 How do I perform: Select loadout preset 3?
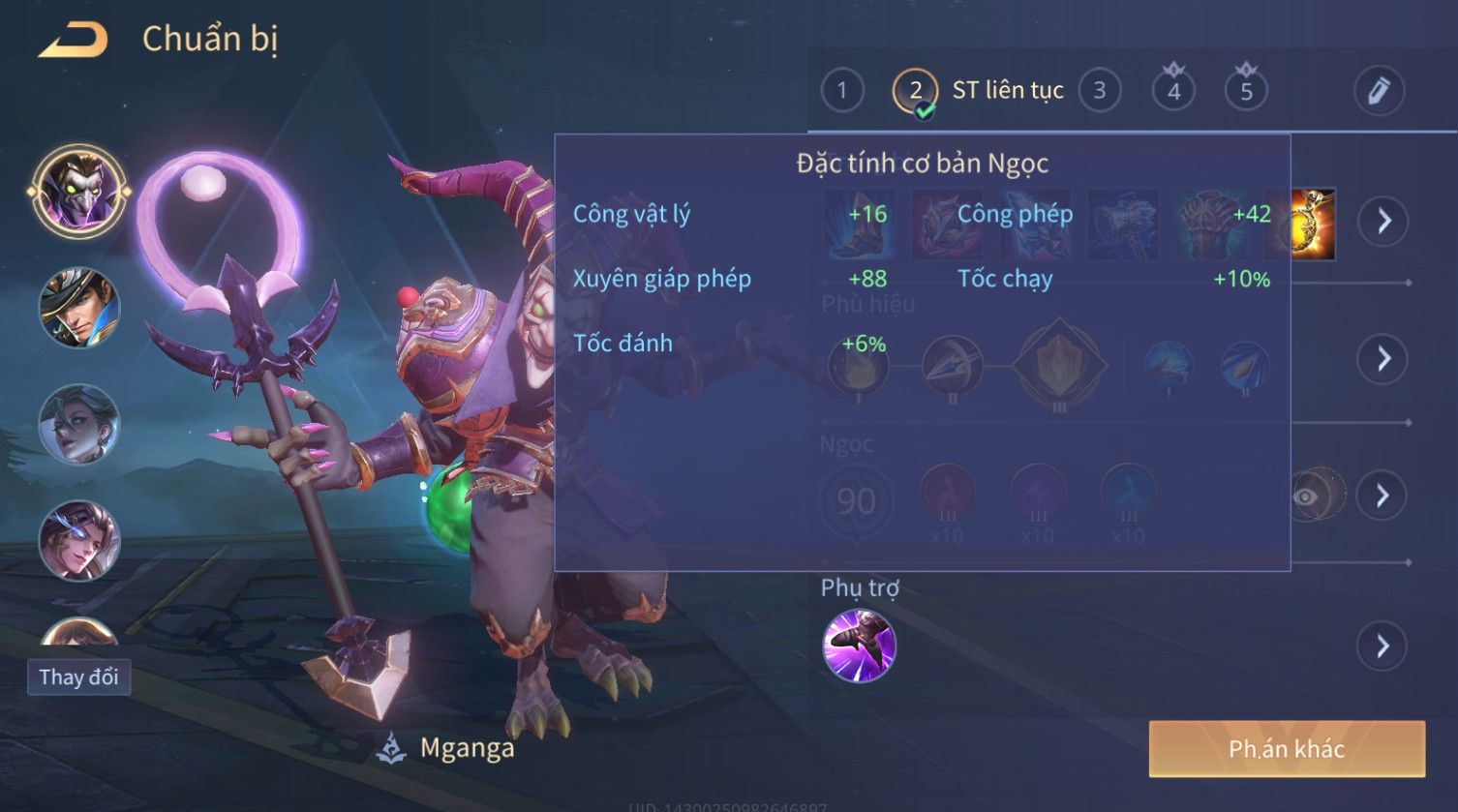[x=1099, y=91]
